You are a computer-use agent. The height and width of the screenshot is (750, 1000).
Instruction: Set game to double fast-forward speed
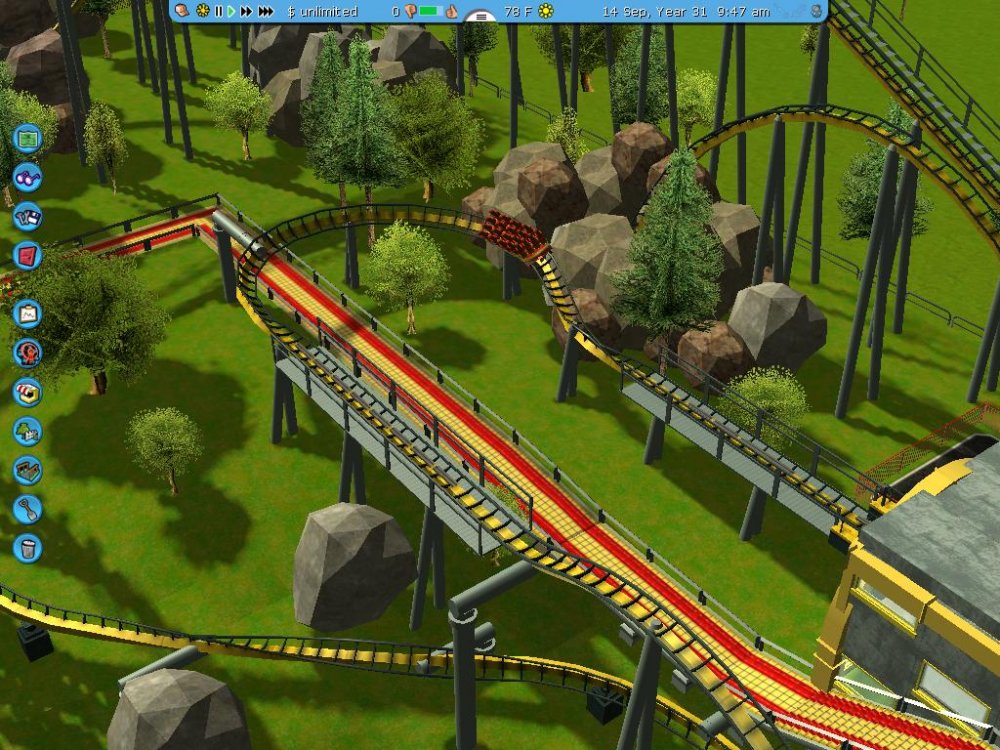(246, 11)
